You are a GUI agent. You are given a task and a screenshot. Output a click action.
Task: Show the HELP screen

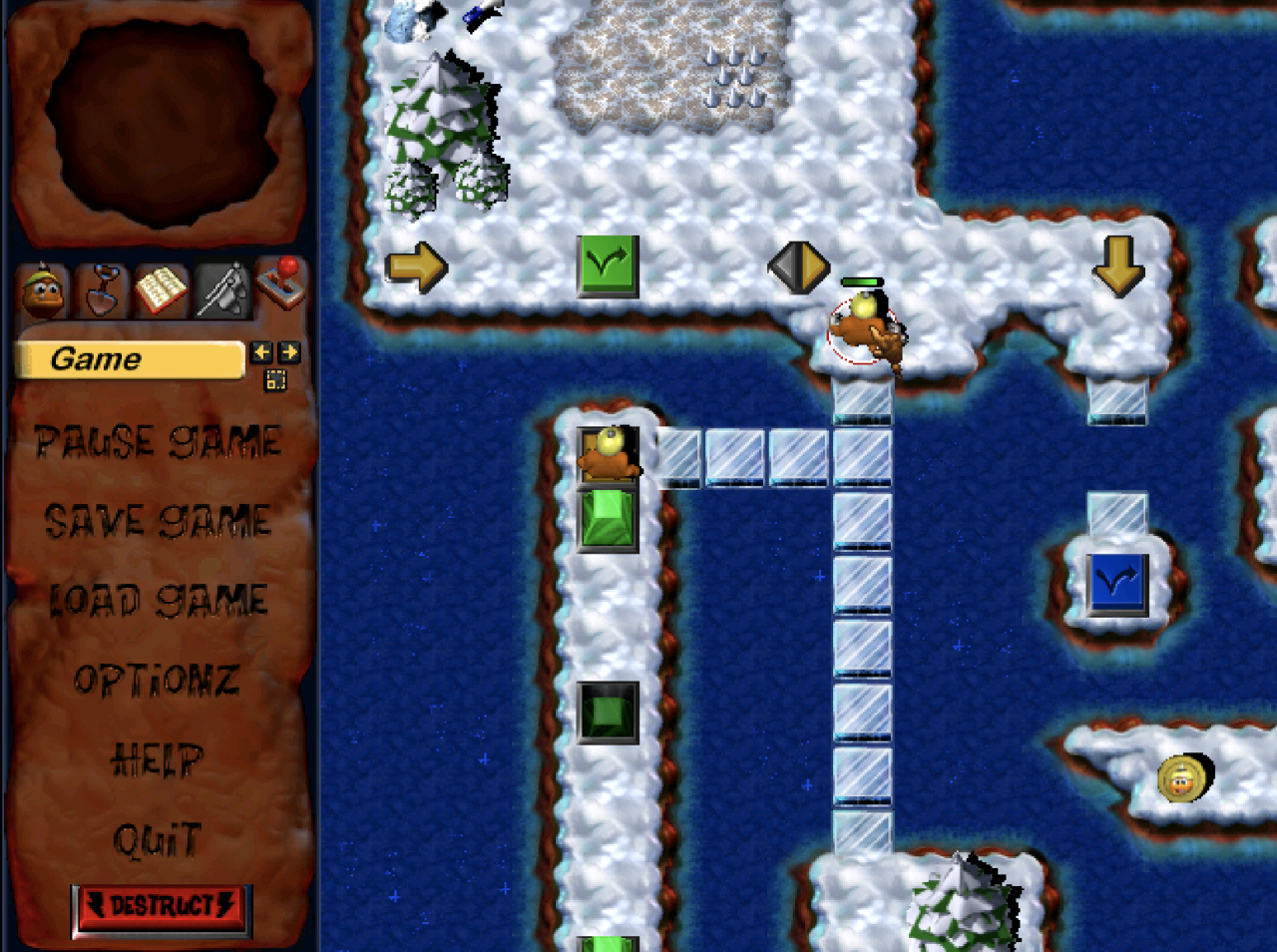157,760
